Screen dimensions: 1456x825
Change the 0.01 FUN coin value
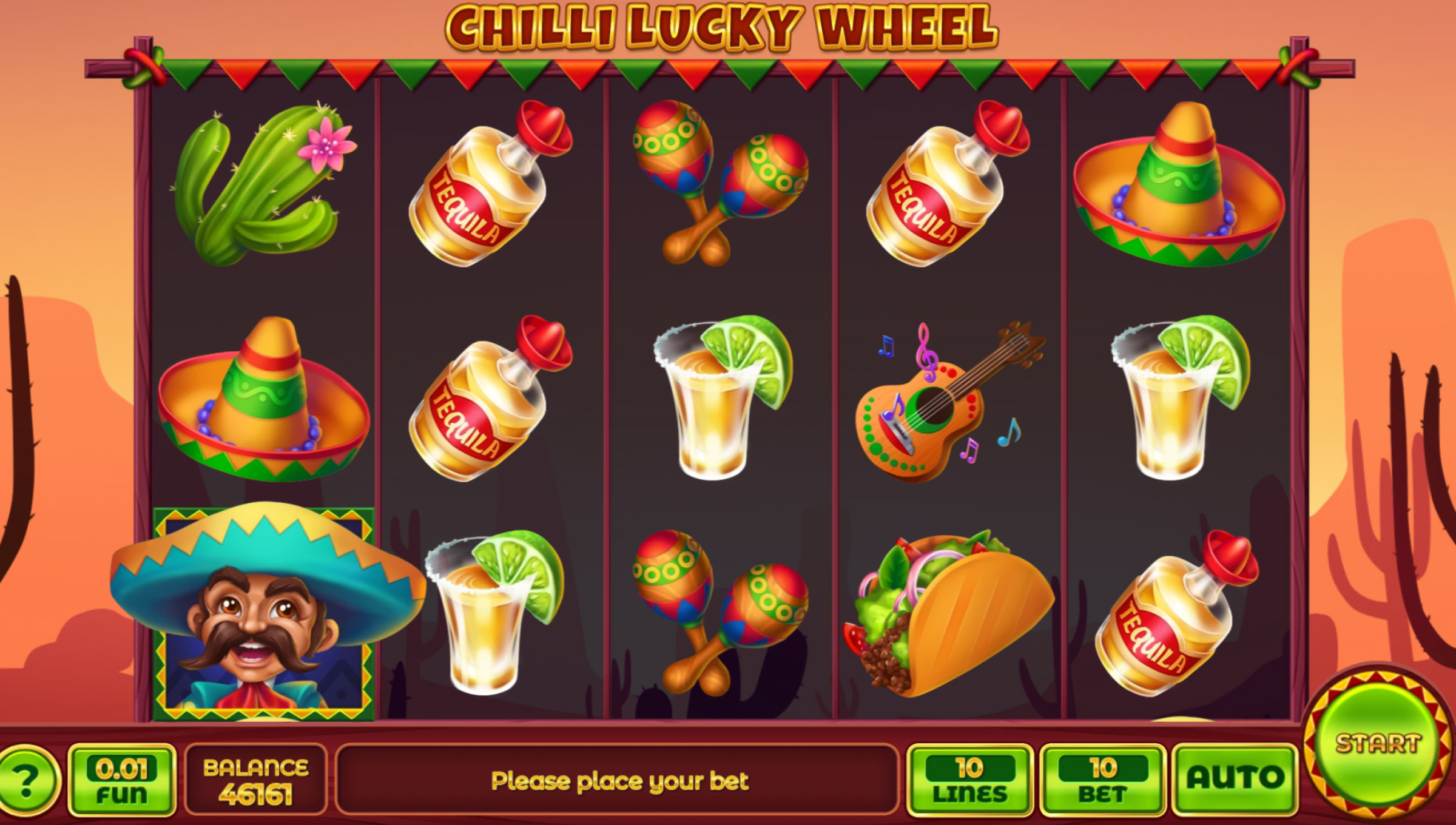tap(122, 780)
